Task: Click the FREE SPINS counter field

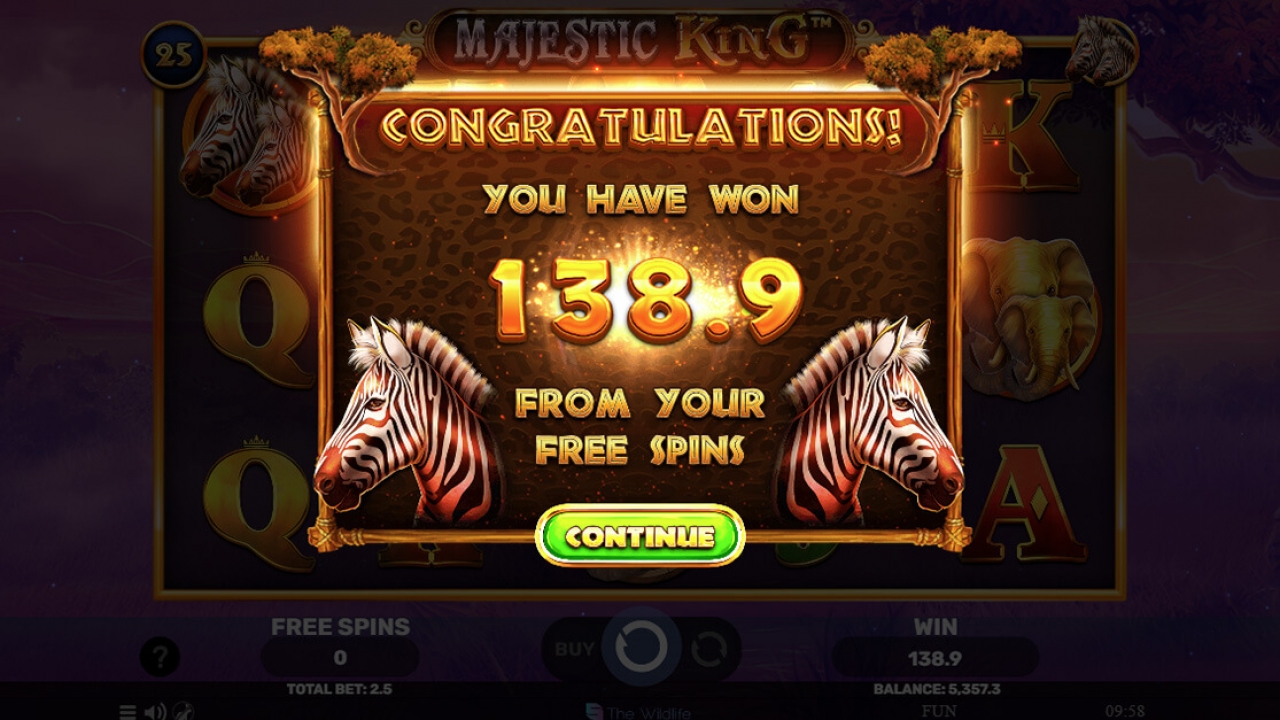Action: point(338,658)
